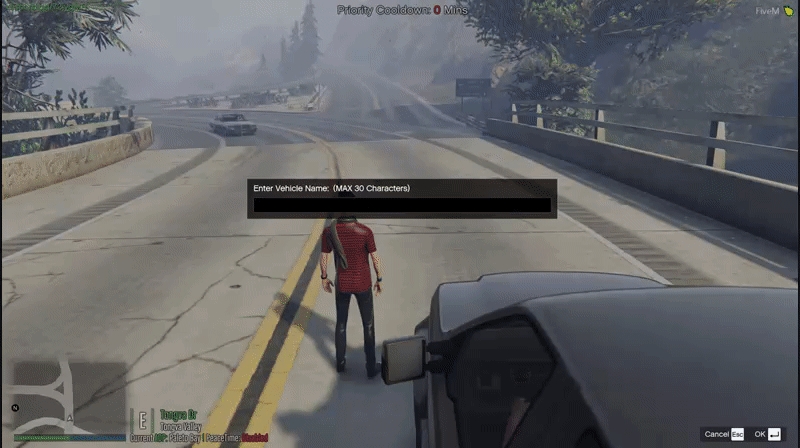
Task: Click the vehicle name text input field
Action: pyautogui.click(x=402, y=205)
